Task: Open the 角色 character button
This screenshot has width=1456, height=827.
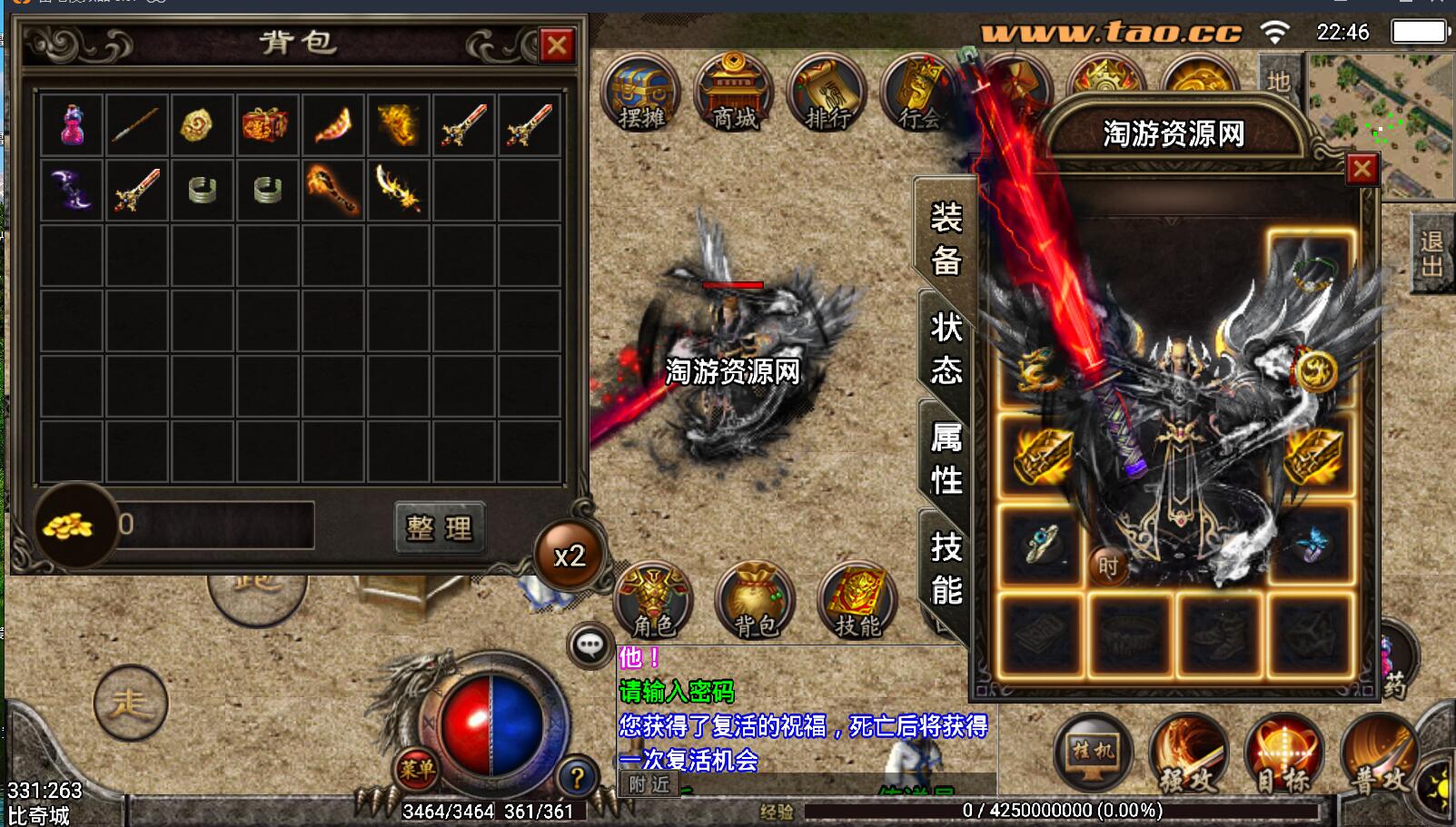Action: pos(654,600)
